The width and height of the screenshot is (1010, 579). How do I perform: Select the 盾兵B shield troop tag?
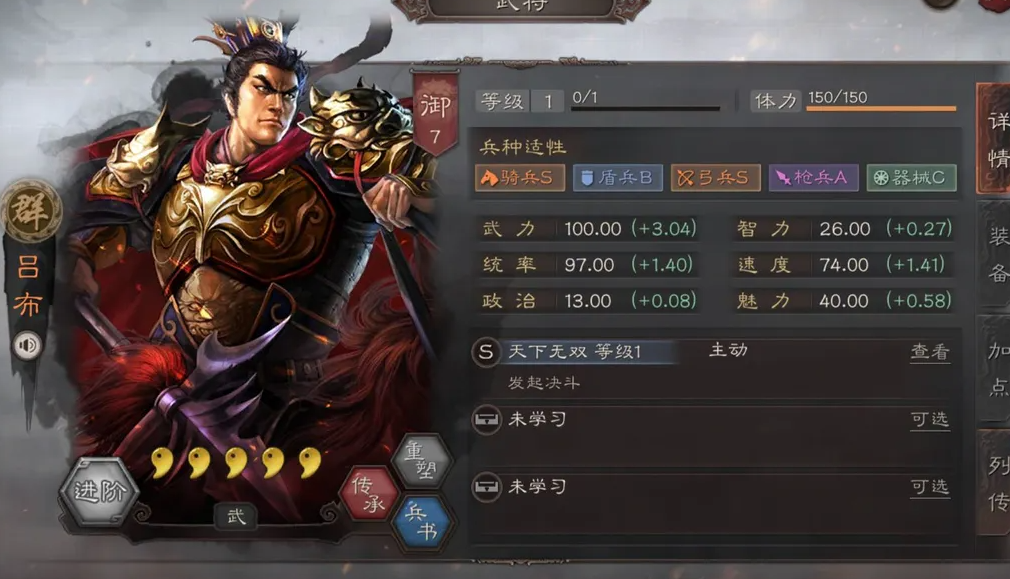[x=617, y=178]
